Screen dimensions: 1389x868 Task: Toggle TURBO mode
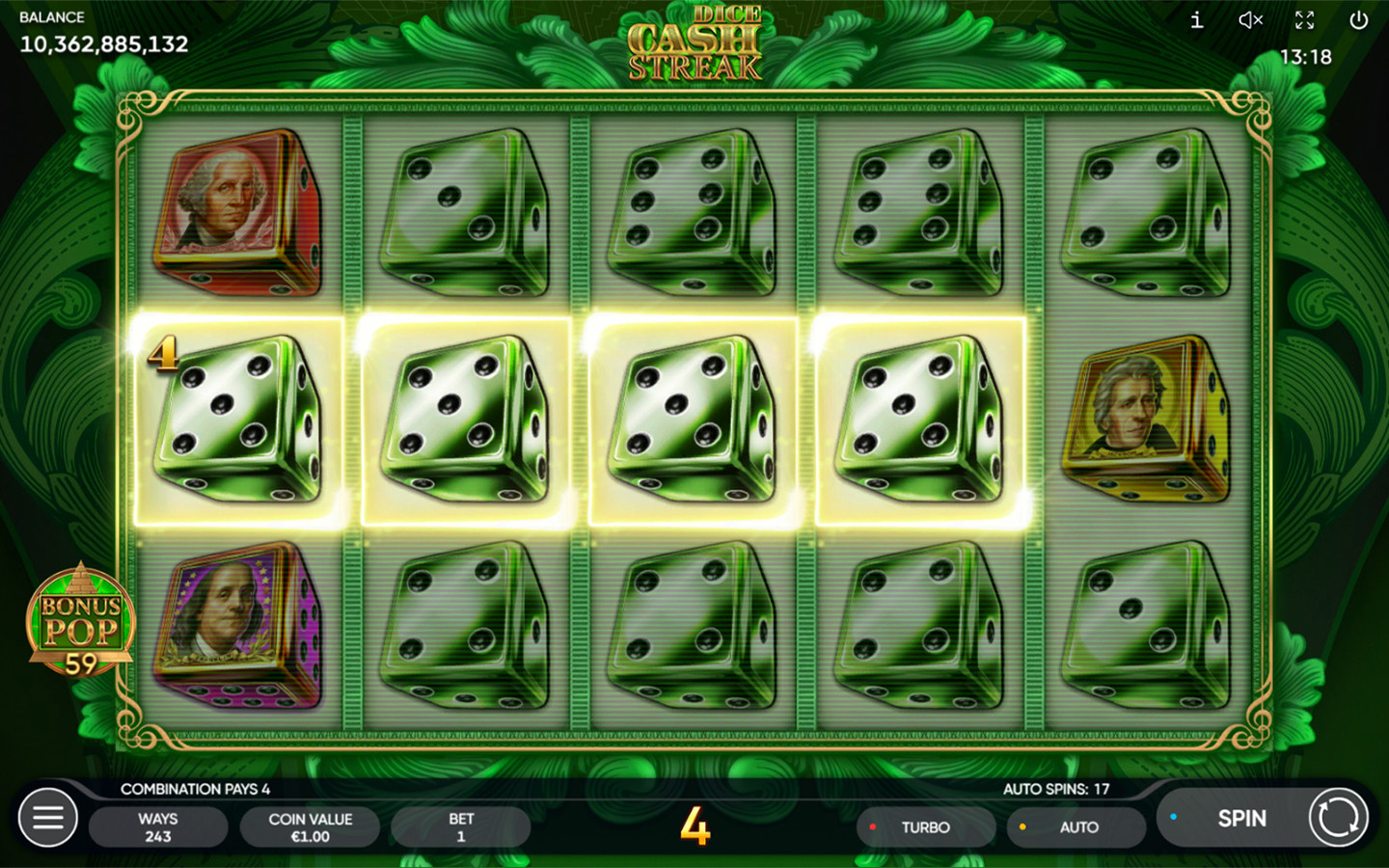pyautogui.click(x=924, y=827)
